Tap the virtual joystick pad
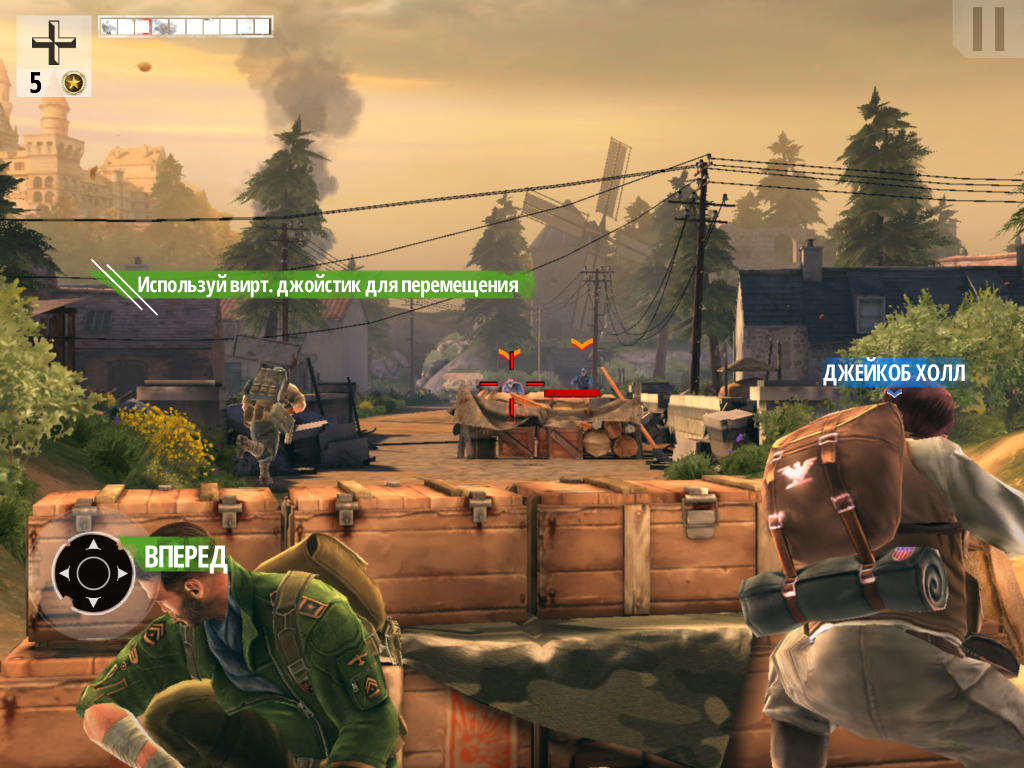This screenshot has width=1024, height=768. click(92, 573)
